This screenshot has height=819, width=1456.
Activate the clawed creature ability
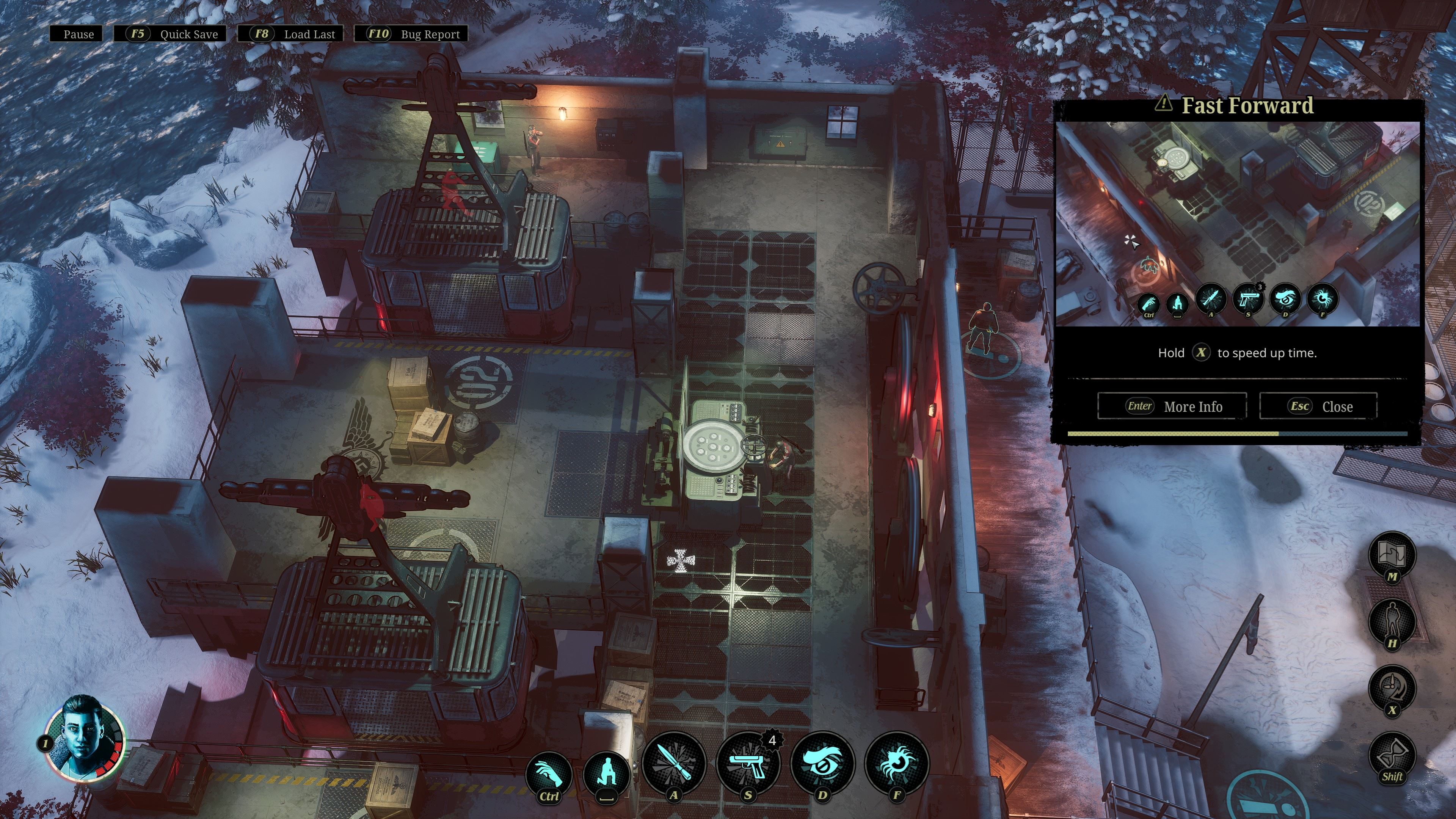click(x=896, y=764)
